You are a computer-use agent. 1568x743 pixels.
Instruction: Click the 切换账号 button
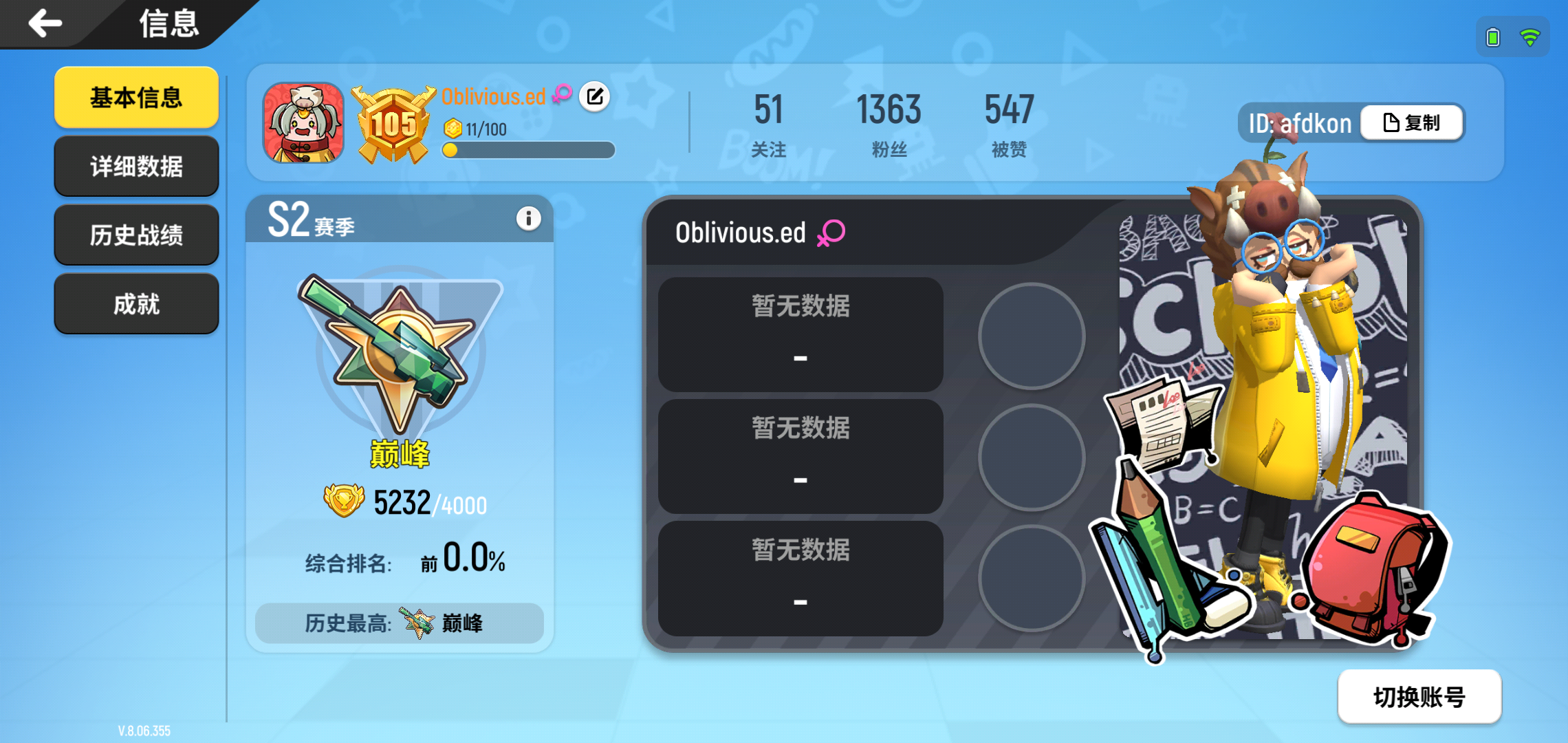tap(1419, 697)
